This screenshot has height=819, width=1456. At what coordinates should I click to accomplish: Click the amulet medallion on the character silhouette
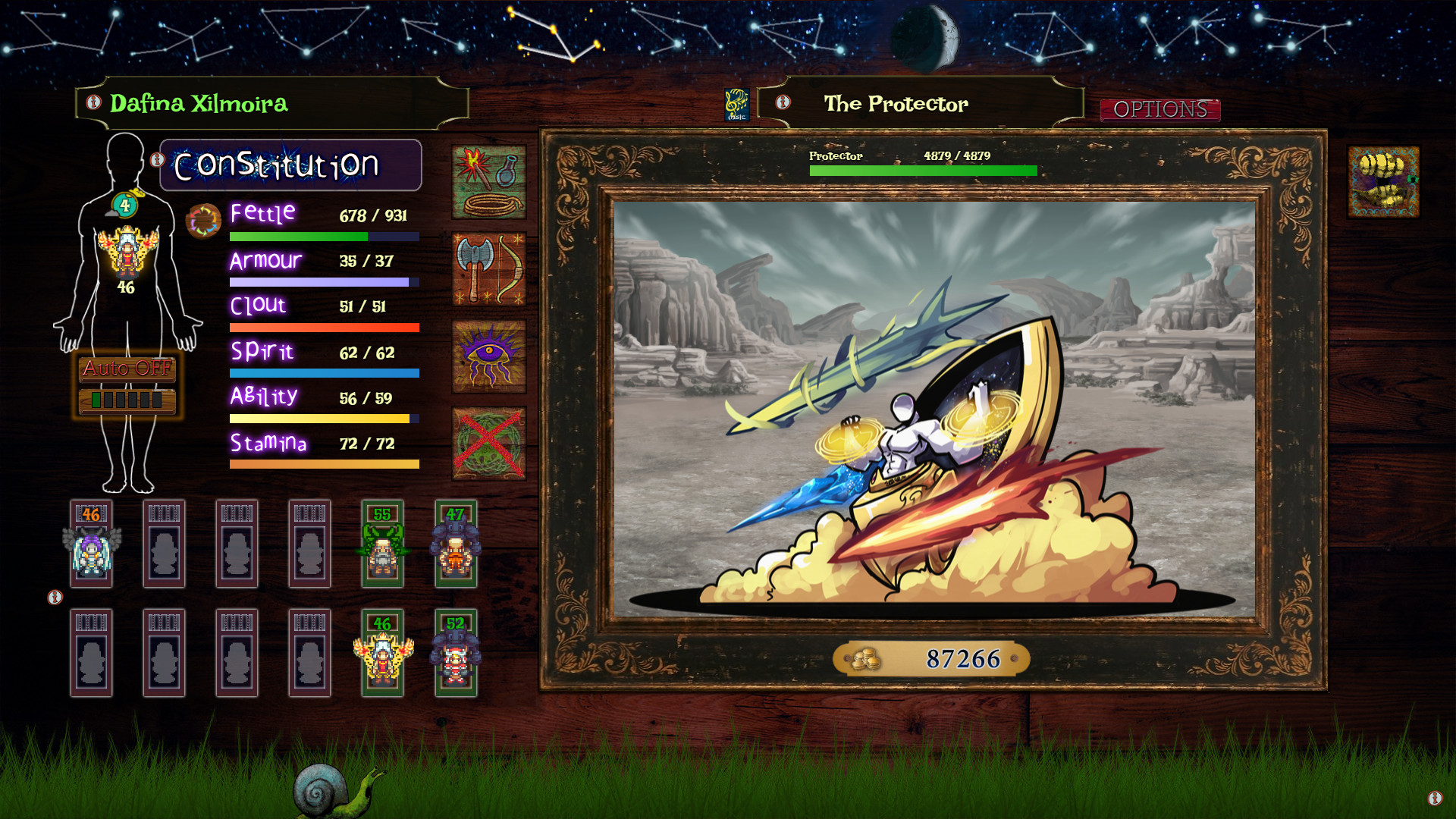[125, 205]
